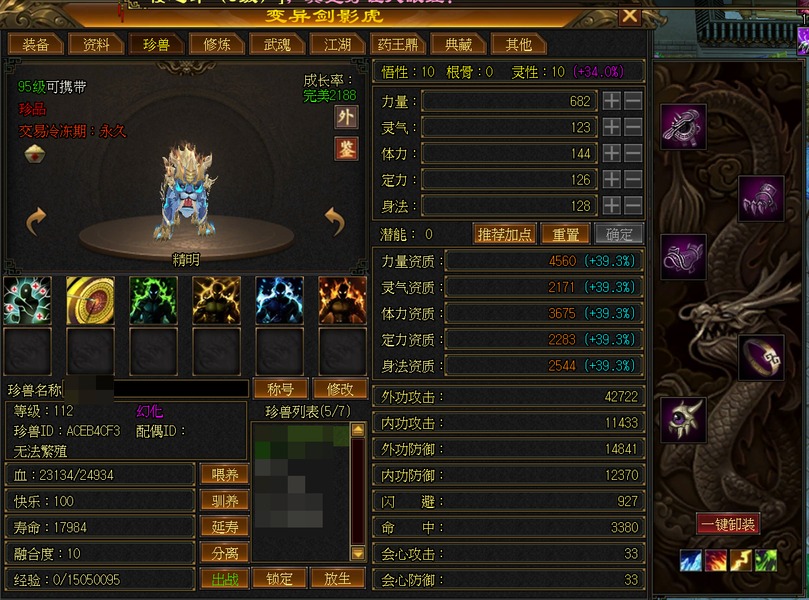The width and height of the screenshot is (809, 600).
Task: Extend pet lifespan with 延寿
Action: pyautogui.click(x=225, y=527)
